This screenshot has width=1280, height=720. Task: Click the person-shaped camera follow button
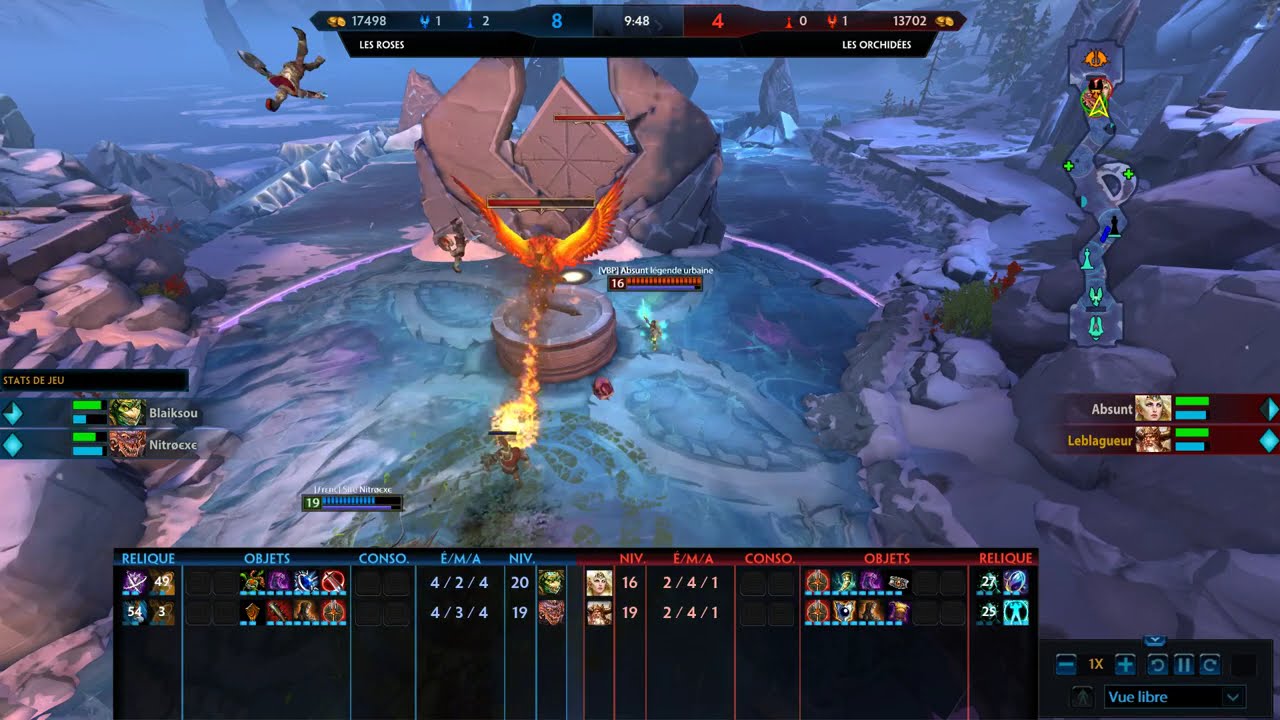coord(1082,697)
